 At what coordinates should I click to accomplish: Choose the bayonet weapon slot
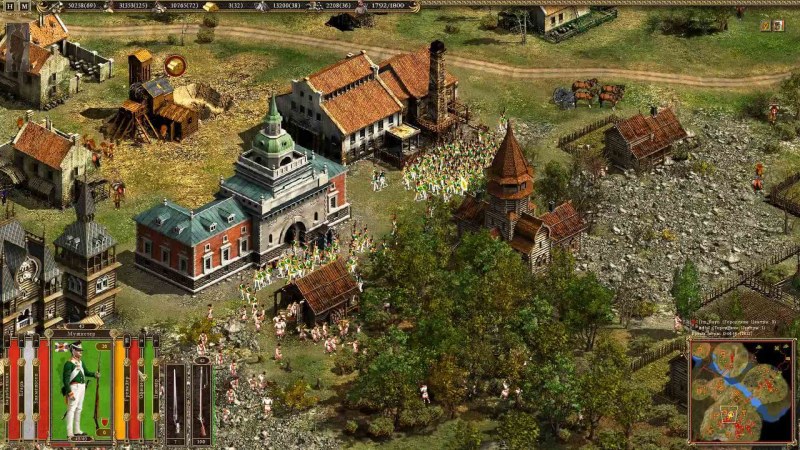coord(175,398)
